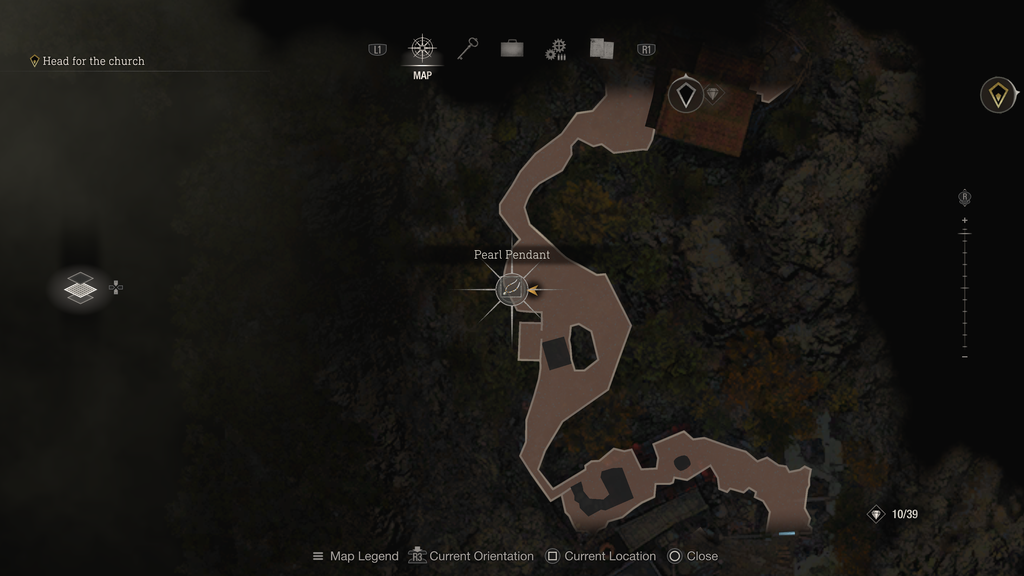Center map on Current Location

click(600, 556)
